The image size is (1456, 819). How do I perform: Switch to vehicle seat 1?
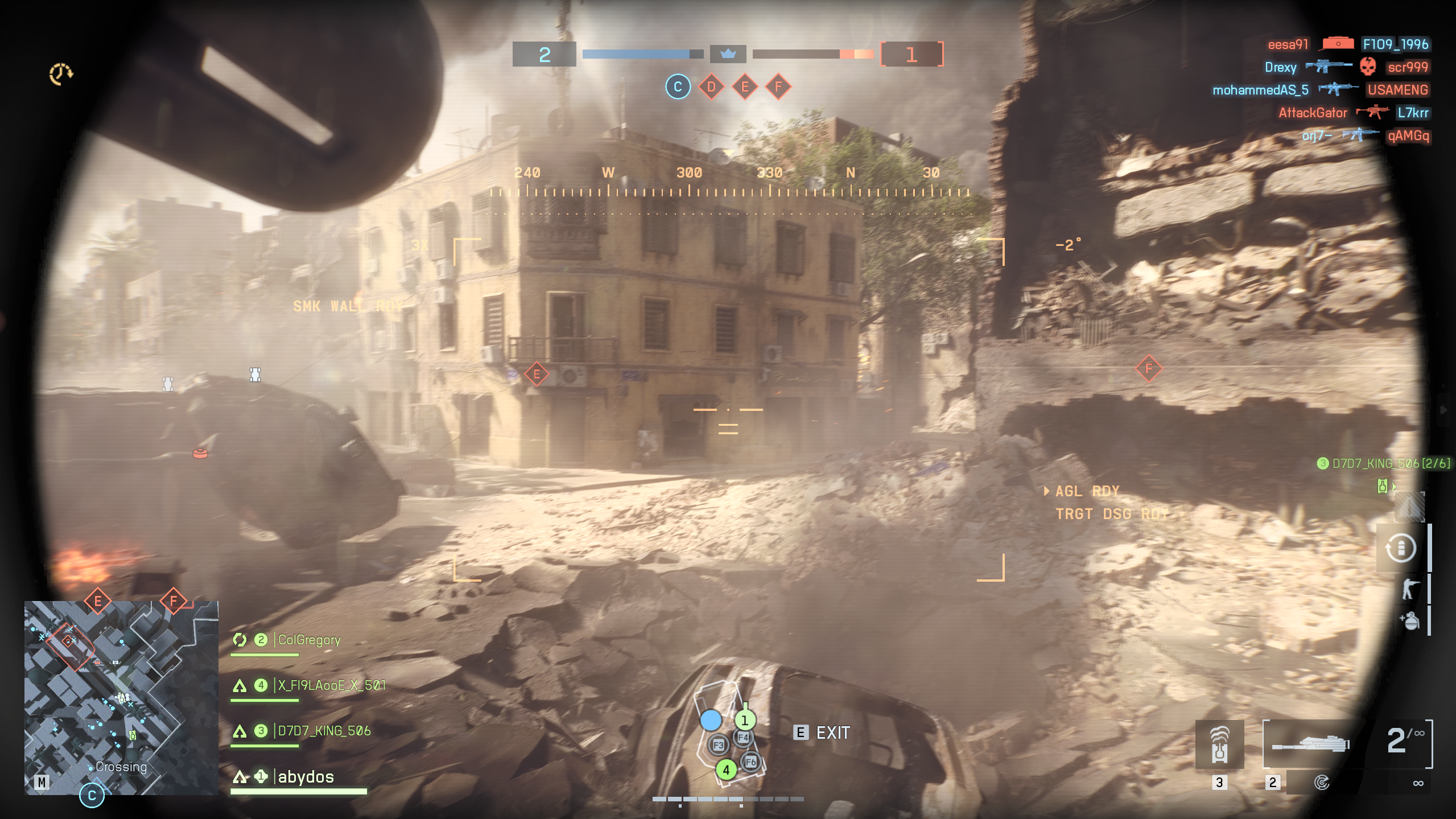744,720
